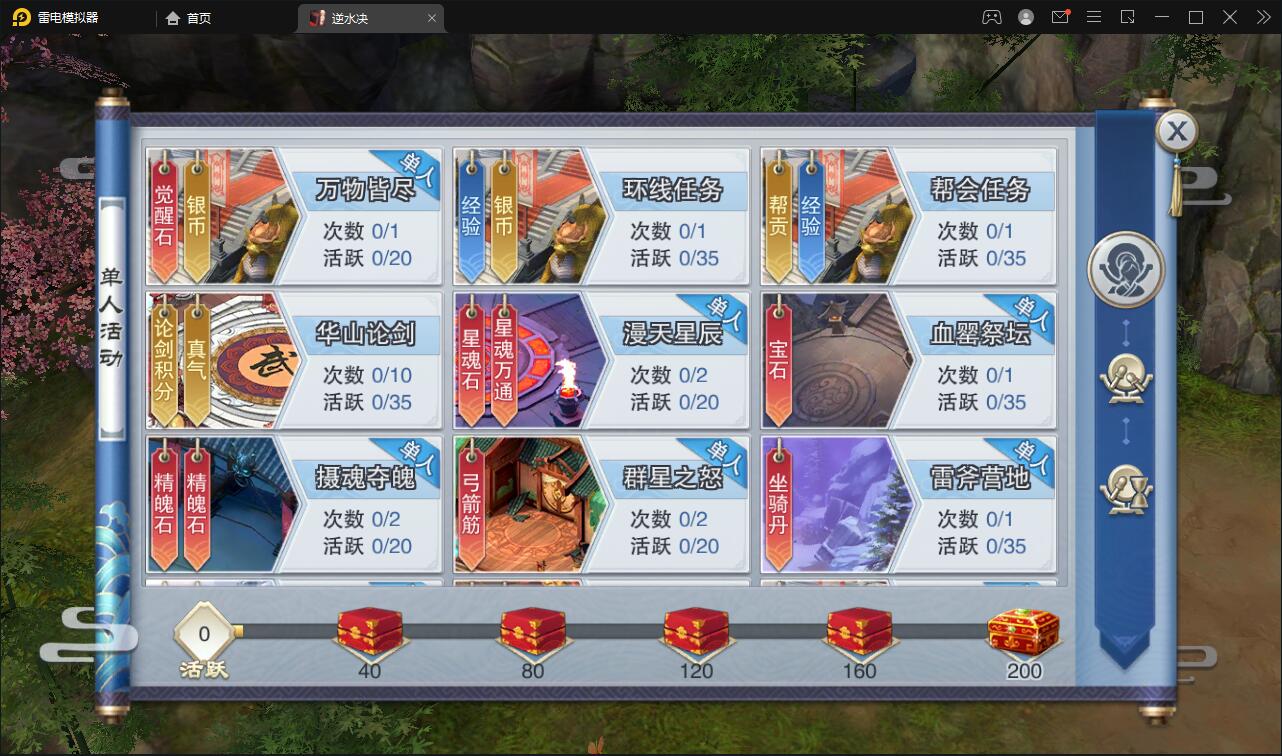
Task: Open the 雷斧营地 activity card
Action: 908,505
